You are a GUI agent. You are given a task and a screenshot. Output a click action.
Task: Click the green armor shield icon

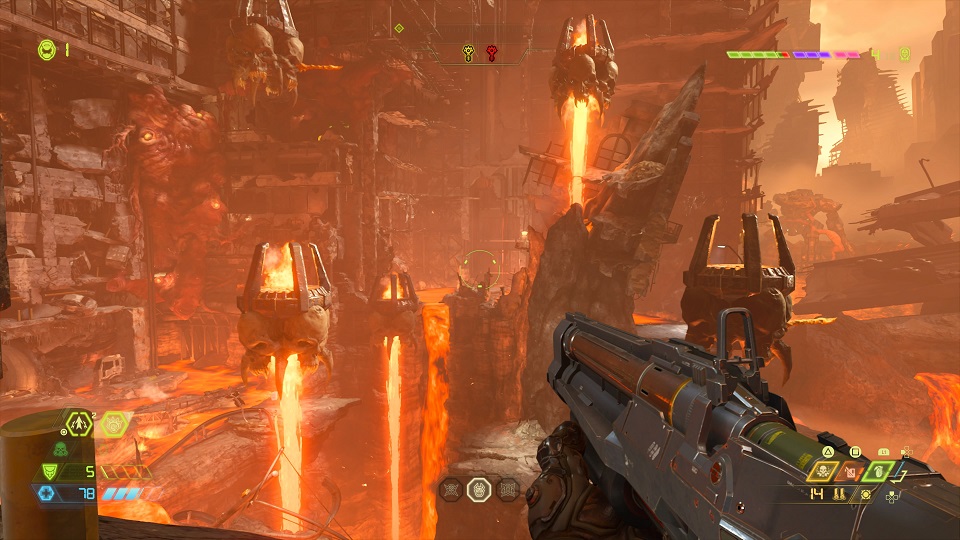coord(48,471)
